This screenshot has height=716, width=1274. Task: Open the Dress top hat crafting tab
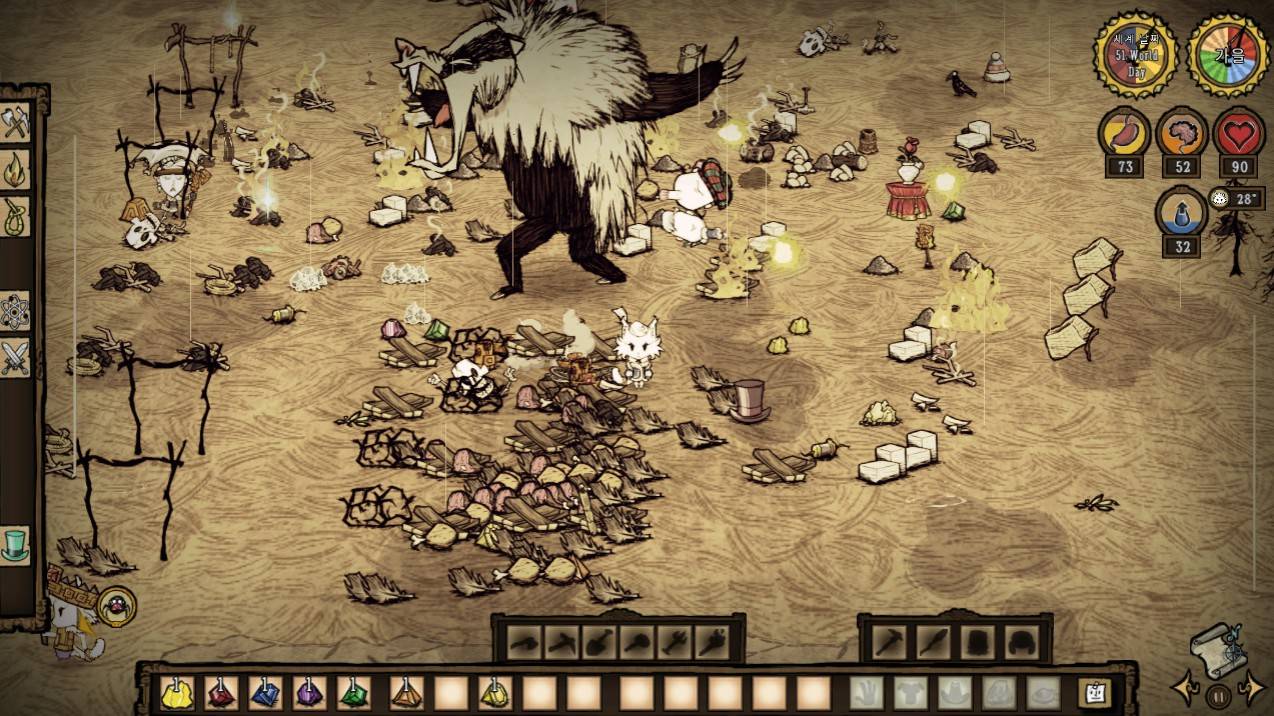pos(15,545)
